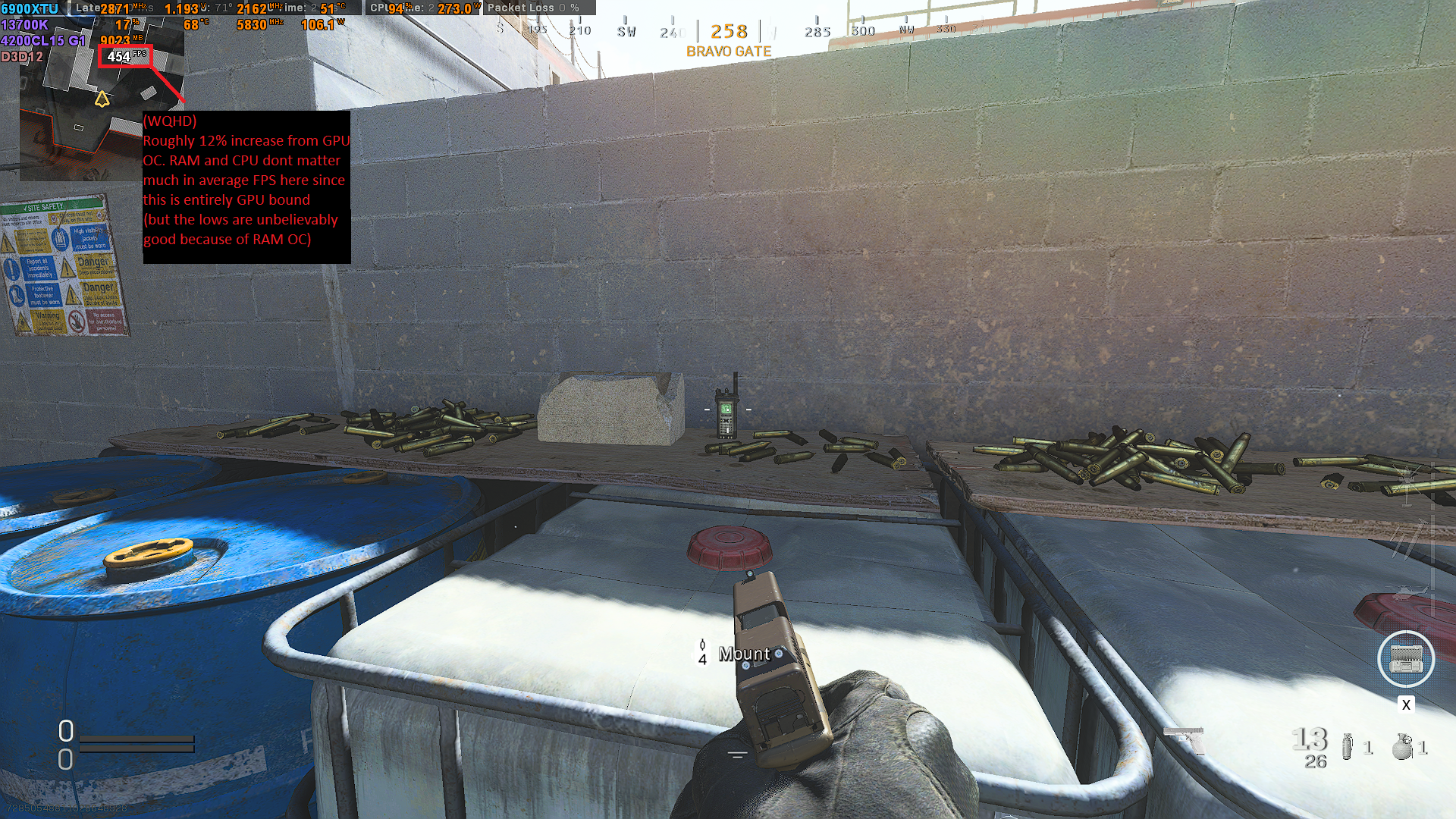Click the minimap in the corner
This screenshot has height=819, width=1456.
[x=102, y=114]
